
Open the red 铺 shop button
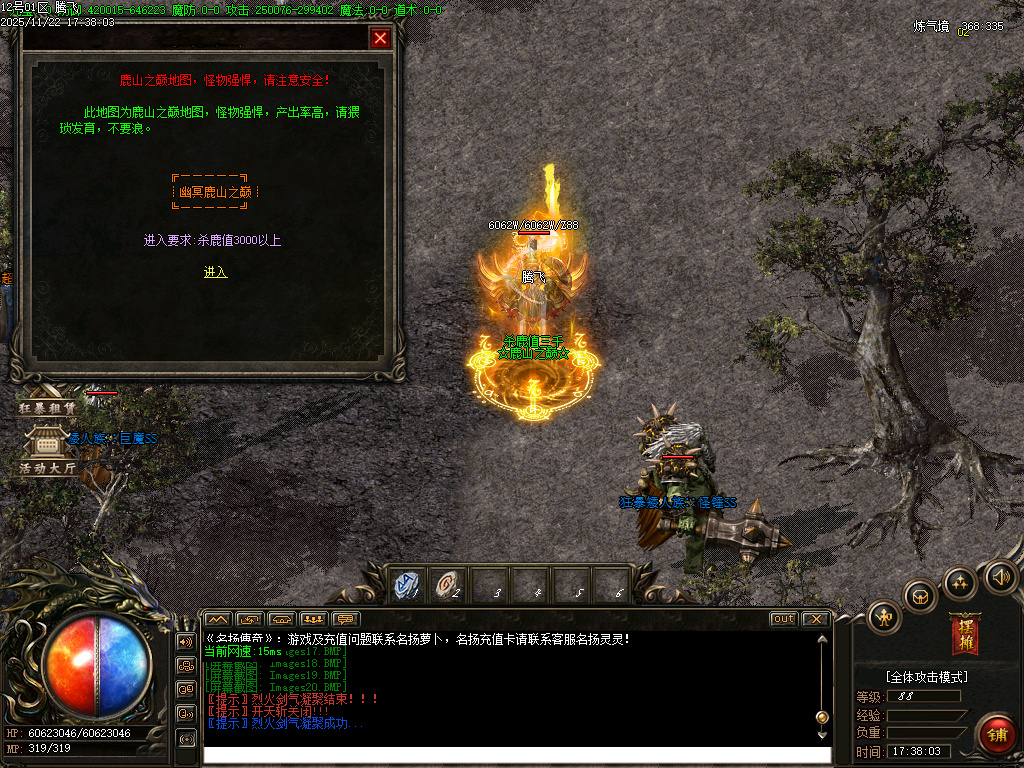tap(995, 734)
